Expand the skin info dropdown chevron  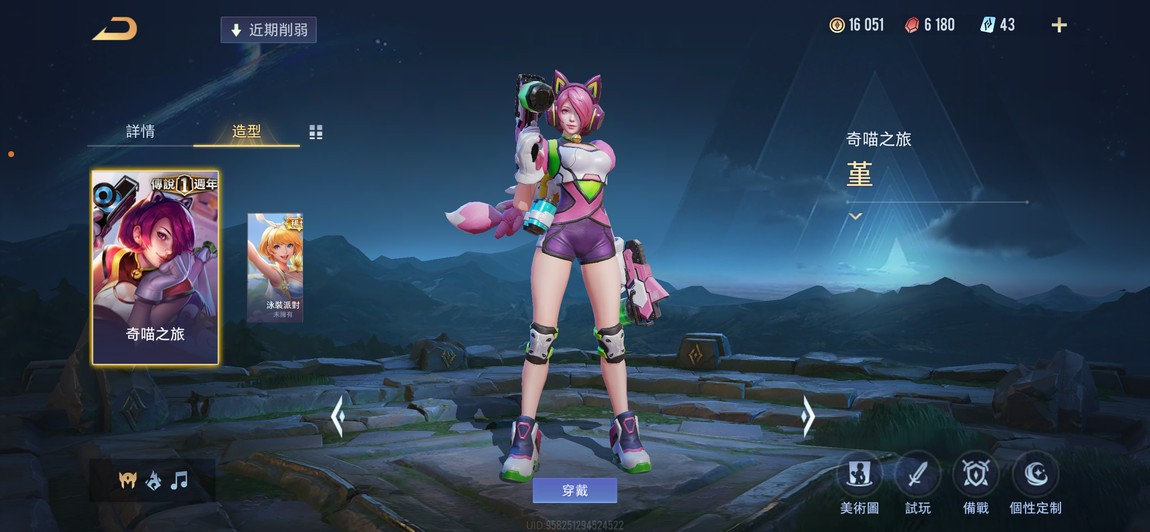coord(855,216)
